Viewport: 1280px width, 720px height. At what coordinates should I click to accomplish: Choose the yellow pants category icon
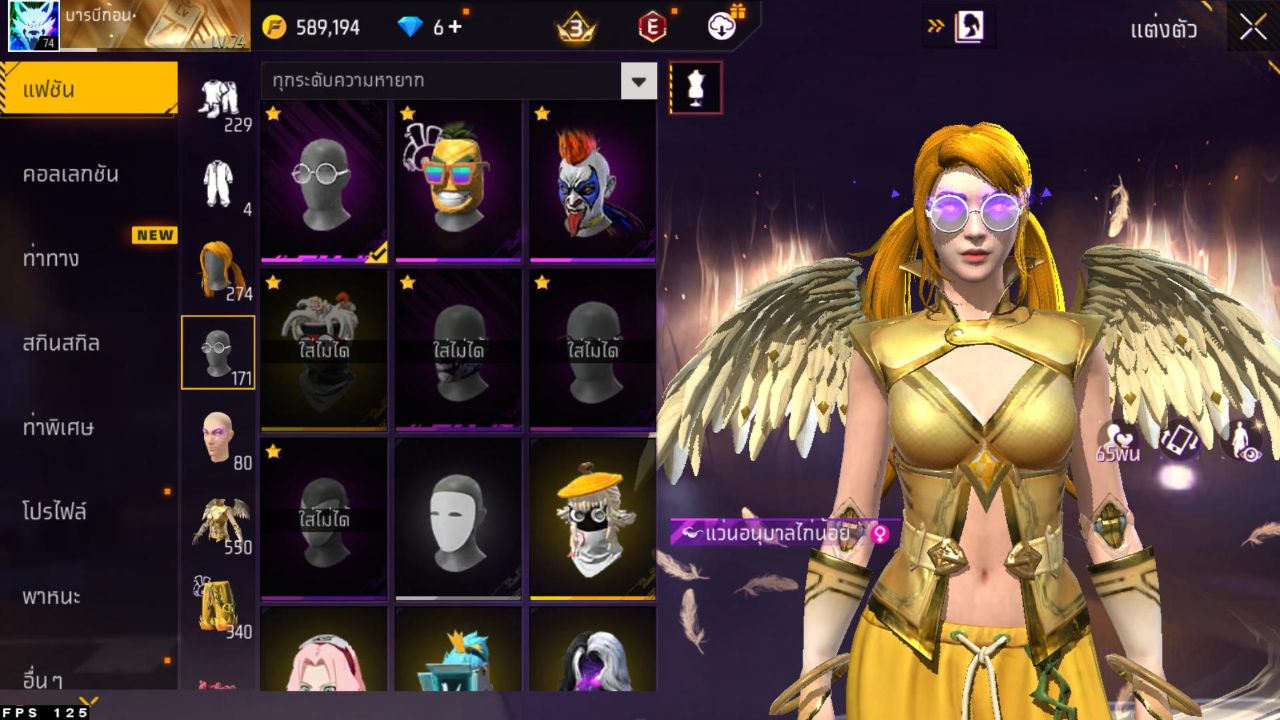[218, 603]
